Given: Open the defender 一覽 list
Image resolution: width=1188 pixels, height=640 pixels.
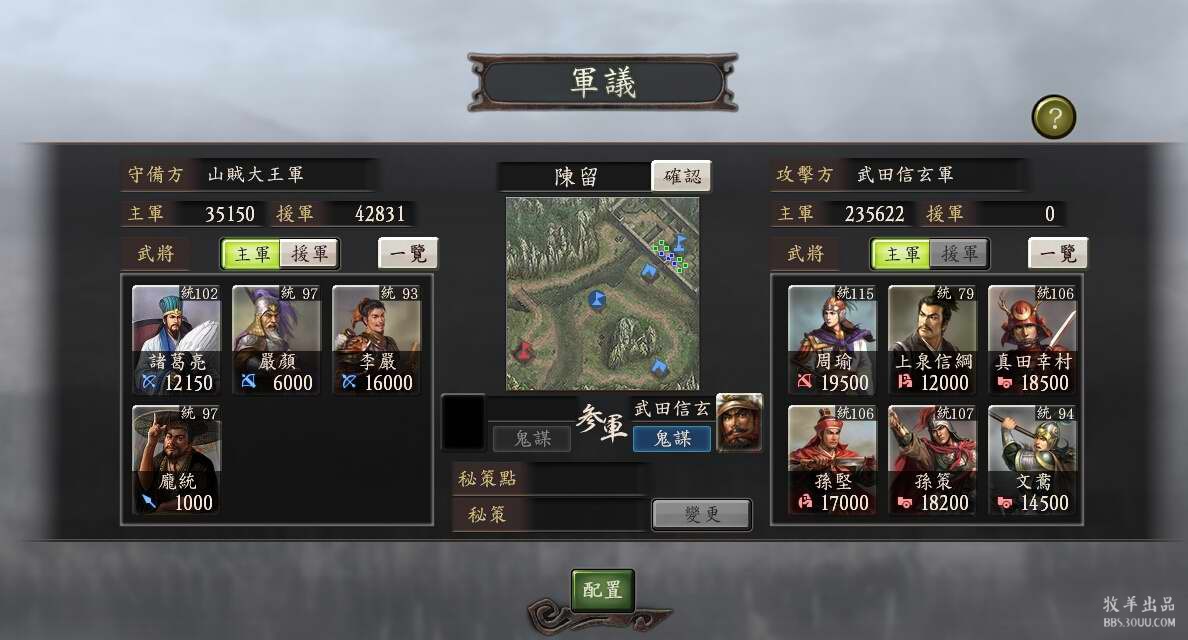Looking at the screenshot, I should 408,254.
